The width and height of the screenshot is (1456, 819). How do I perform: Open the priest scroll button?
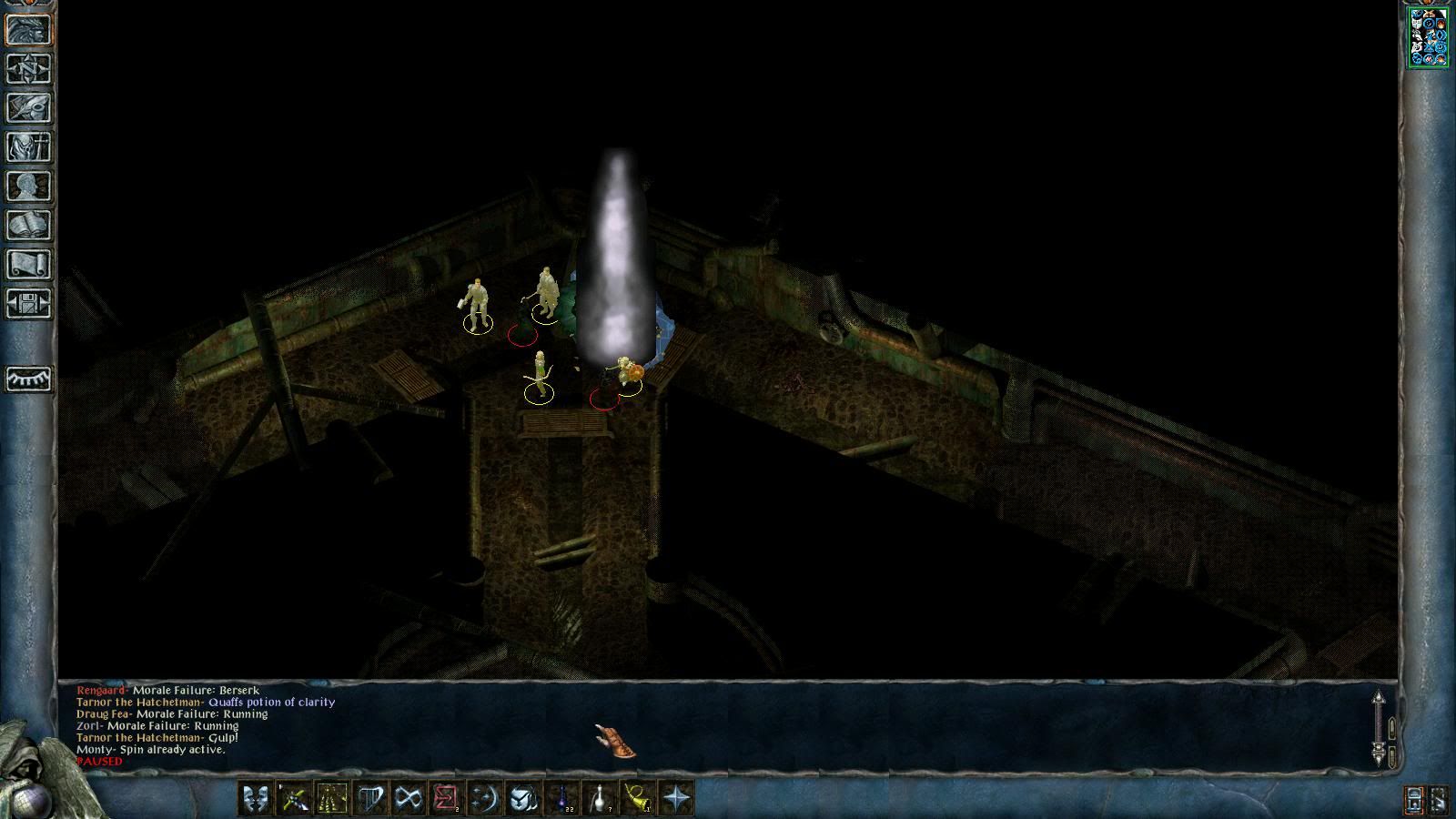tap(29, 265)
